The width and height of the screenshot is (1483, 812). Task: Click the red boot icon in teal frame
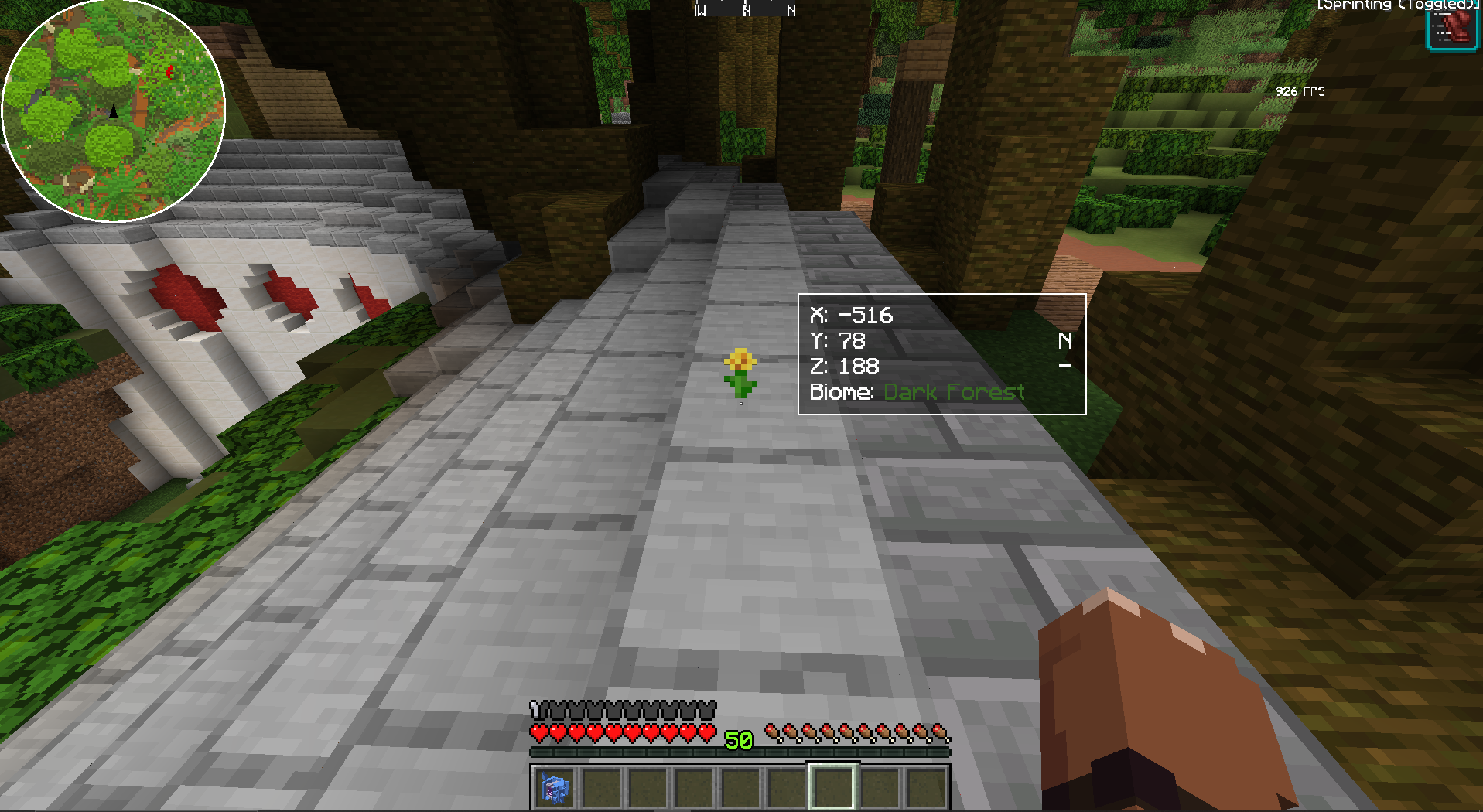(x=1452, y=27)
